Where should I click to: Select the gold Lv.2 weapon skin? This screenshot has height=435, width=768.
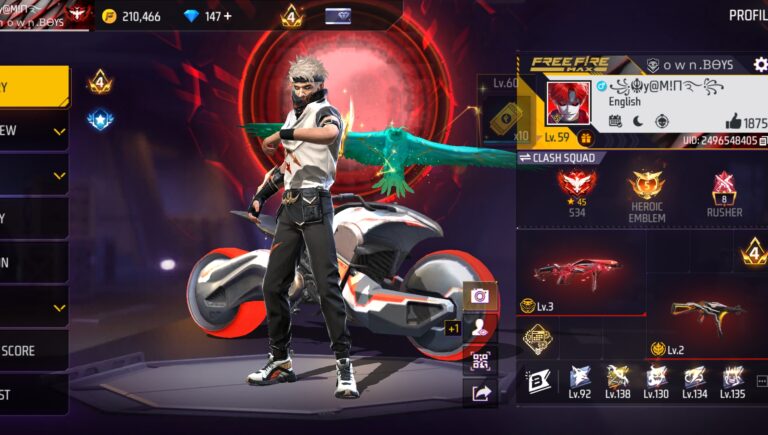[x=708, y=314]
